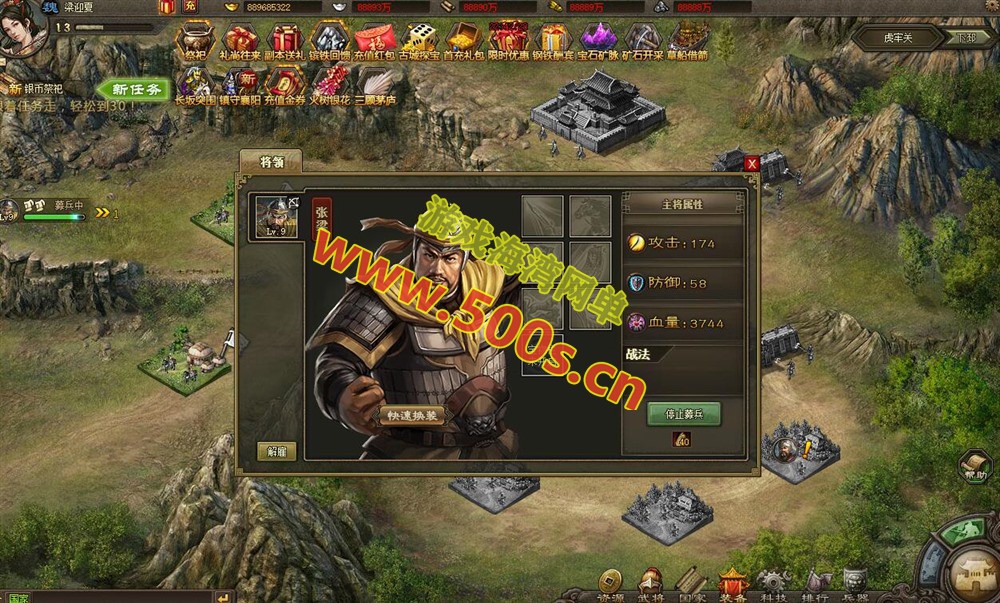Close the 将领 general panel
Image resolution: width=1000 pixels, height=603 pixels.
752,163
